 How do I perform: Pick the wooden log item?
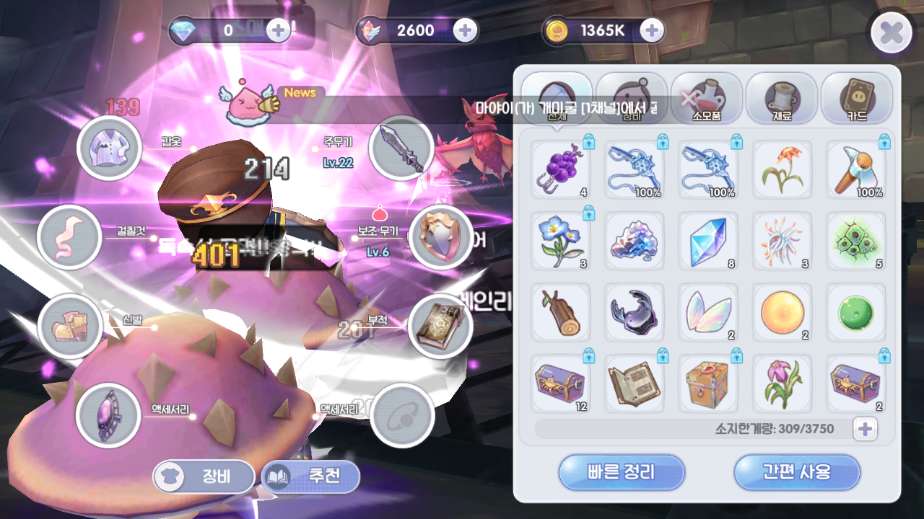coord(560,312)
